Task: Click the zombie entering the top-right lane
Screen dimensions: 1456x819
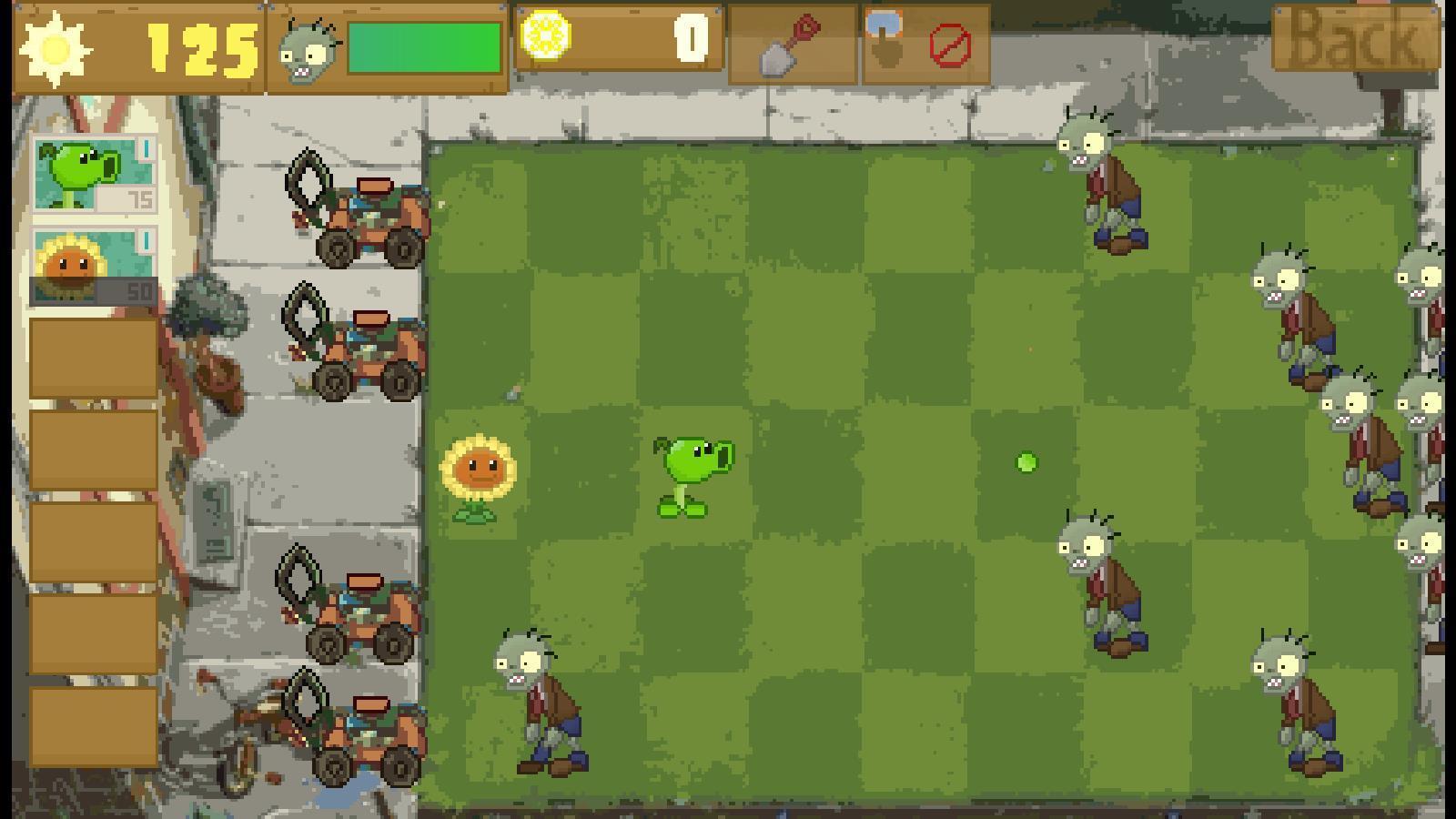Action: click(x=1101, y=182)
